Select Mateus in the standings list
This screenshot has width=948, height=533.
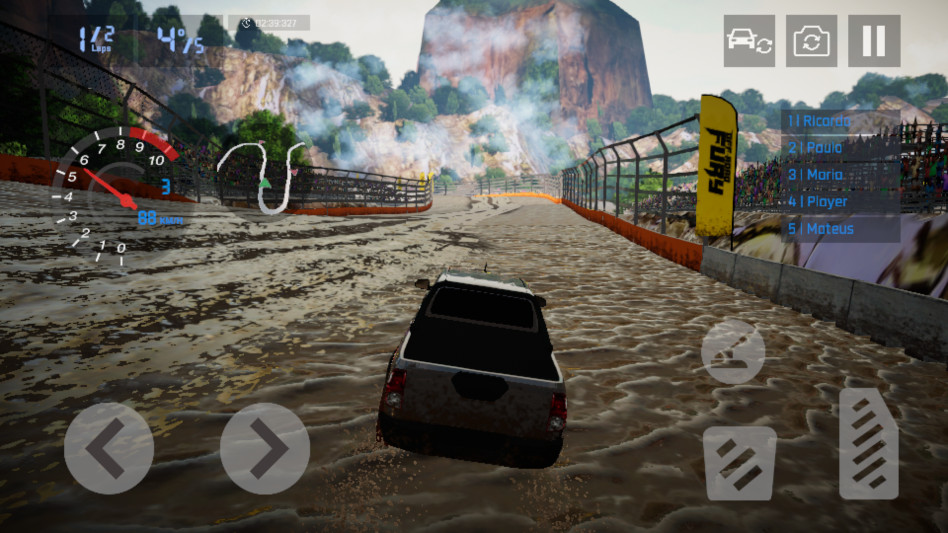point(839,229)
